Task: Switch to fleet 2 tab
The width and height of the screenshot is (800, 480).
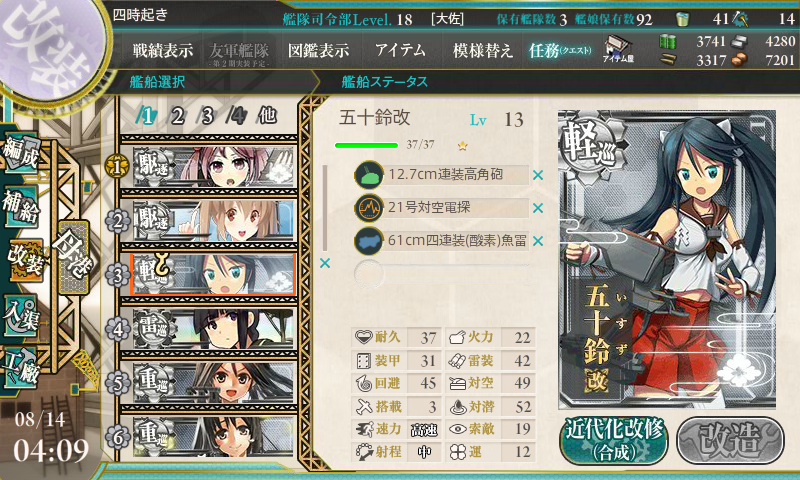Action: pyautogui.click(x=177, y=115)
